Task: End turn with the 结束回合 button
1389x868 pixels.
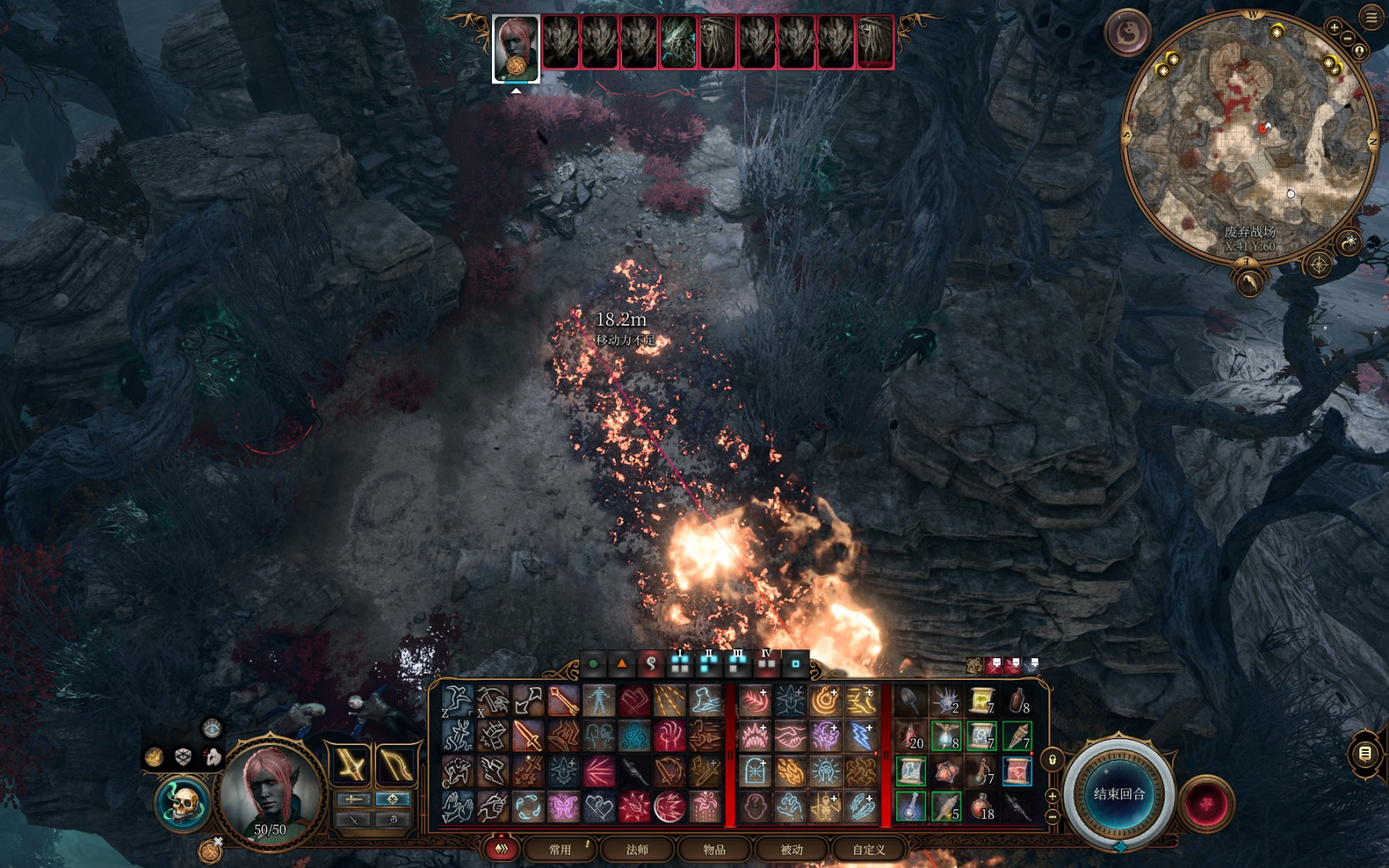Action: [1119, 794]
